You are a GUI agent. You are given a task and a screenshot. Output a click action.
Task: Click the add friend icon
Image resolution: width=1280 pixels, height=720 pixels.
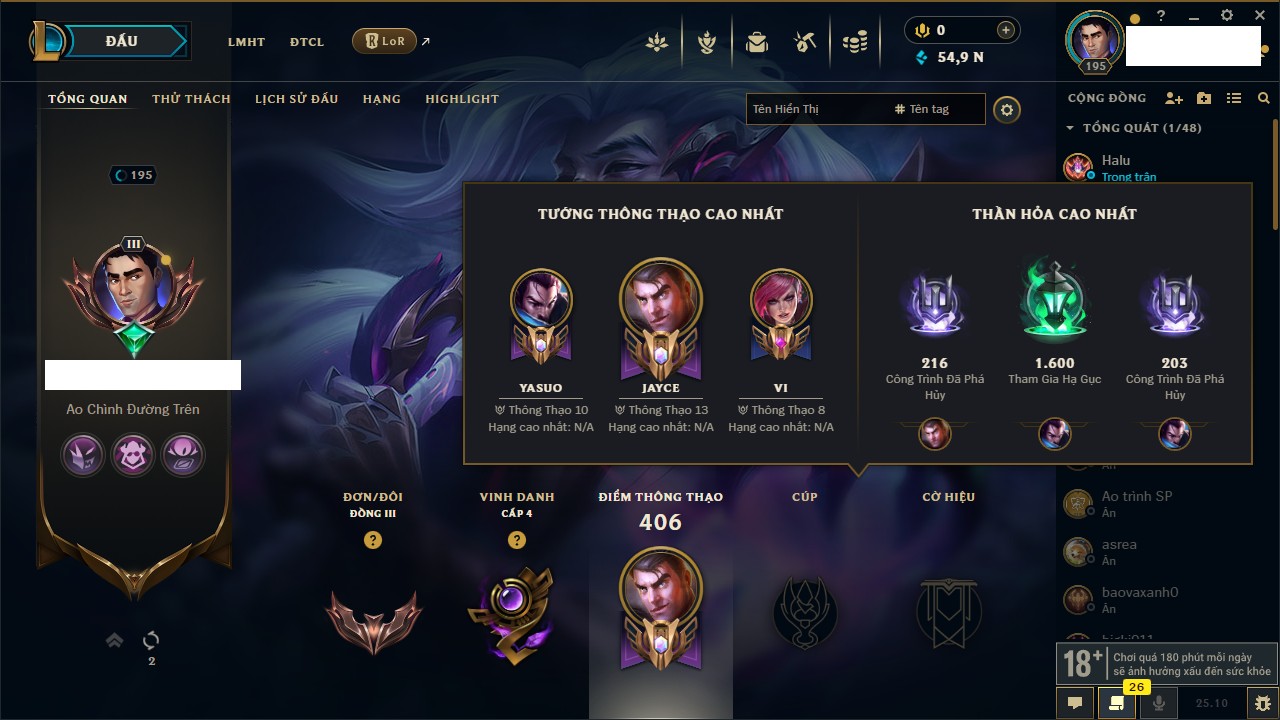coord(1174,98)
